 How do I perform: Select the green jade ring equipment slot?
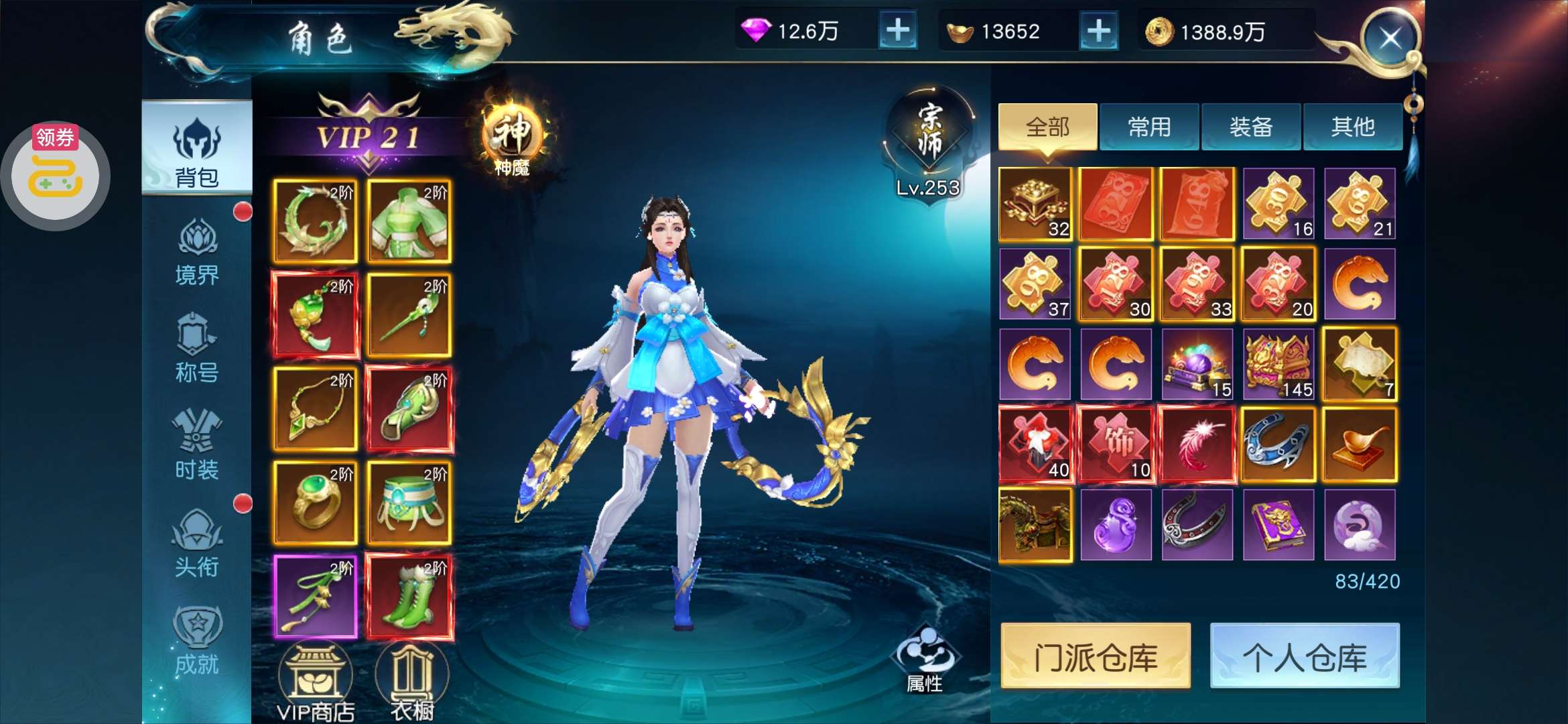(x=315, y=501)
